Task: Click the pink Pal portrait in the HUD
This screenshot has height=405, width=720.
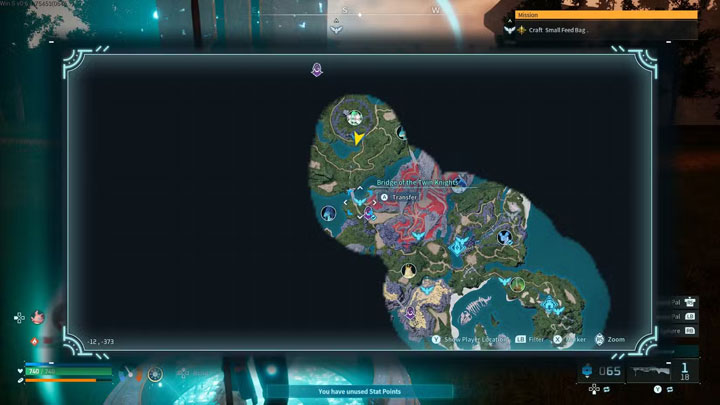Action: (39, 317)
